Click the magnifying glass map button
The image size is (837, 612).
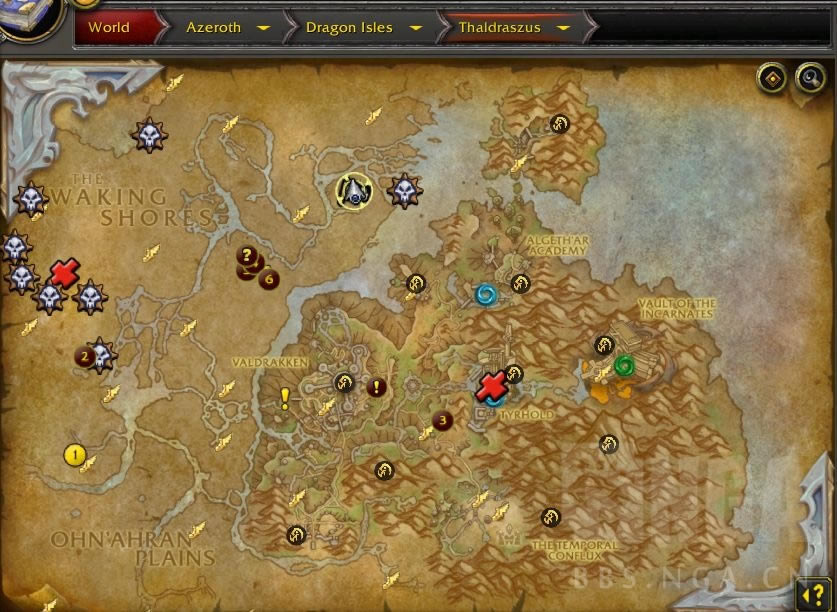pyautogui.click(x=810, y=78)
